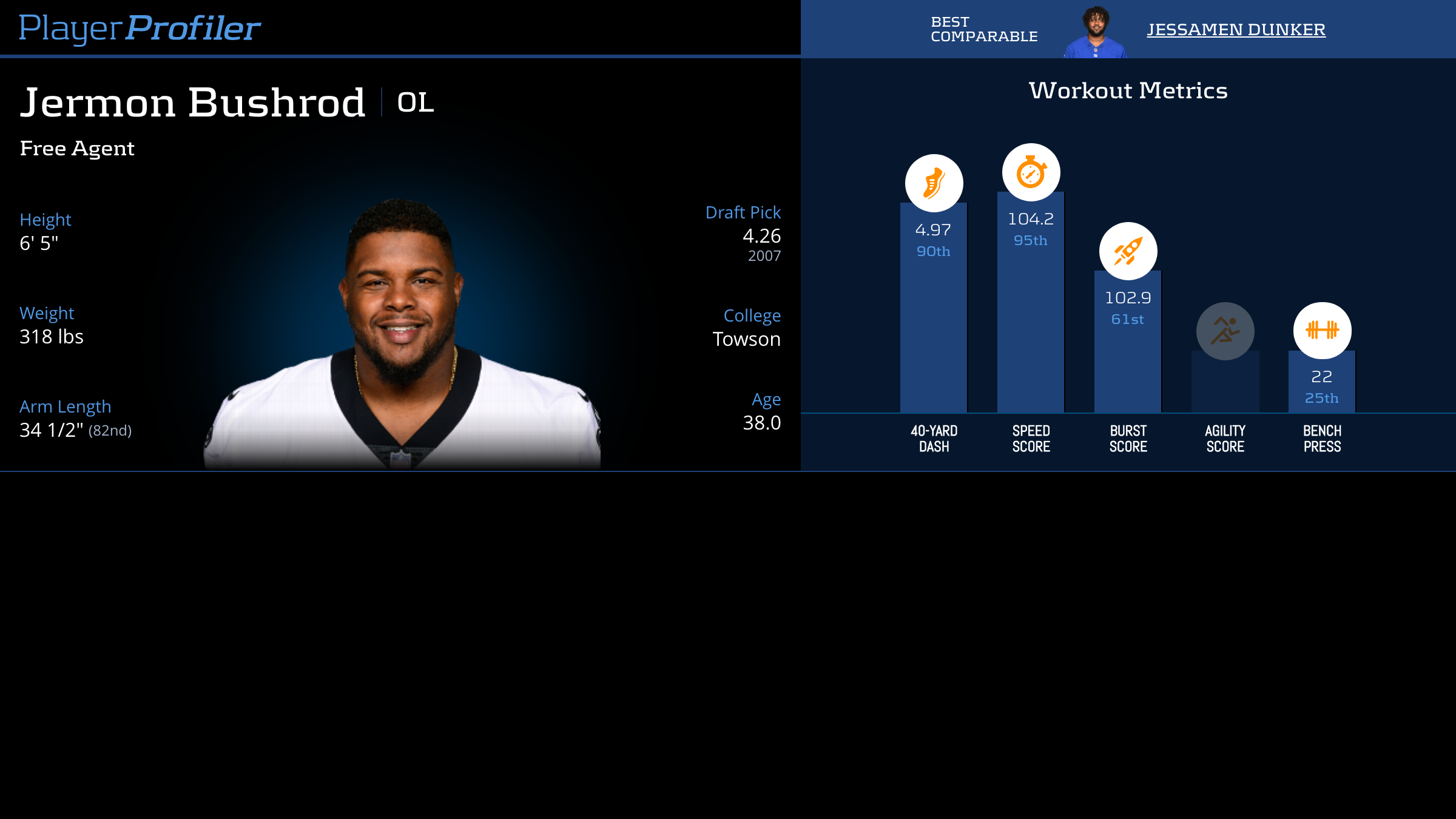1456x819 pixels.
Task: Click the 40-yard dash shoe icon
Action: point(934,183)
